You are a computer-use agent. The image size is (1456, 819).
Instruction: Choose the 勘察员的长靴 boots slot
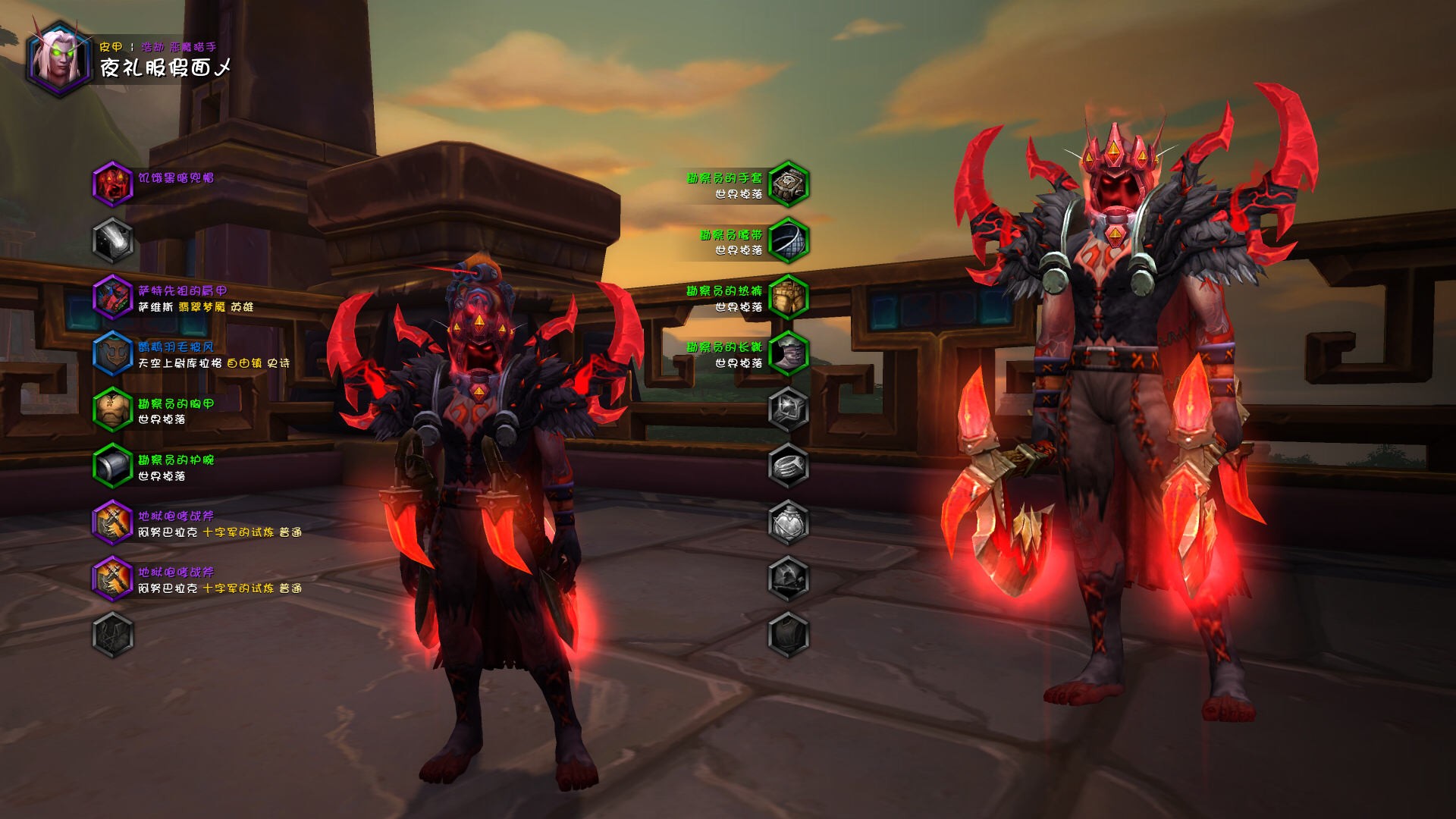pyautogui.click(x=788, y=353)
